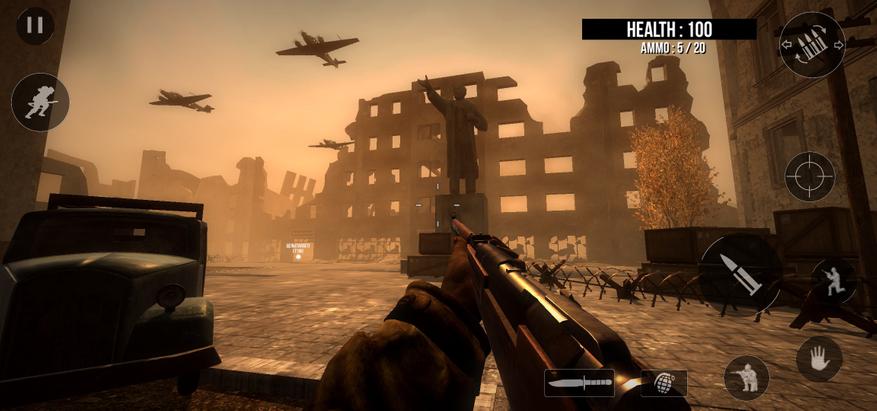Image resolution: width=877 pixels, height=411 pixels.
Task: Crouch using the kneeling soldier button
Action: (746, 377)
